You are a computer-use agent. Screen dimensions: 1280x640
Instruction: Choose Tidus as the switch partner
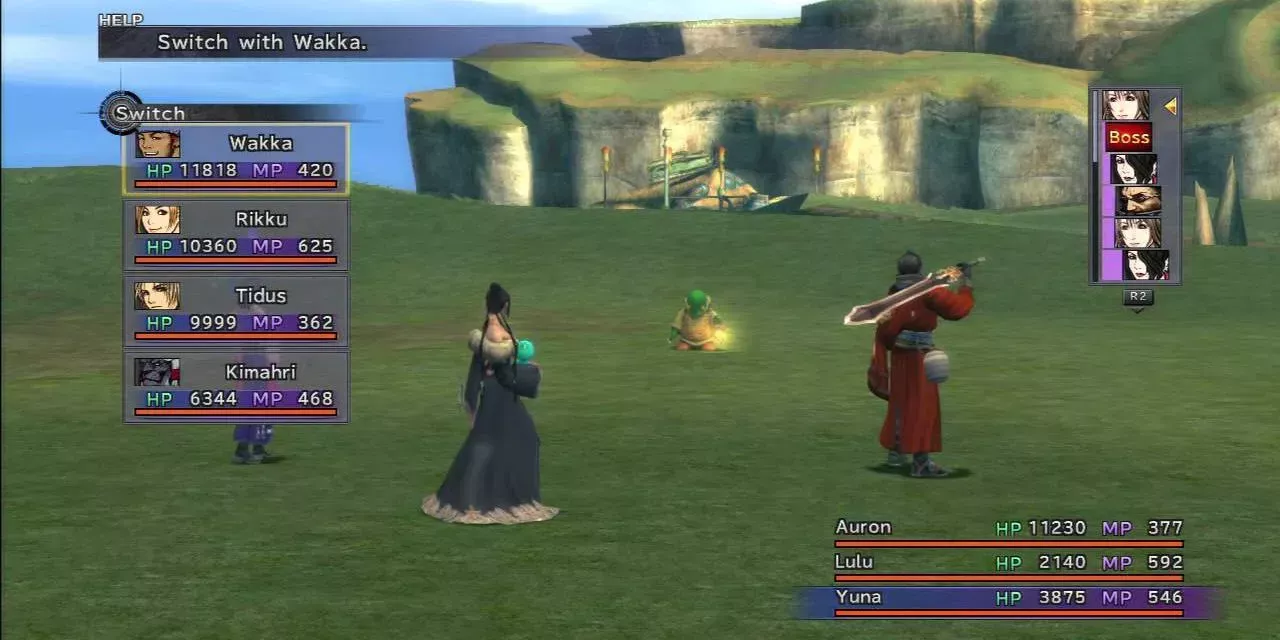(236, 310)
